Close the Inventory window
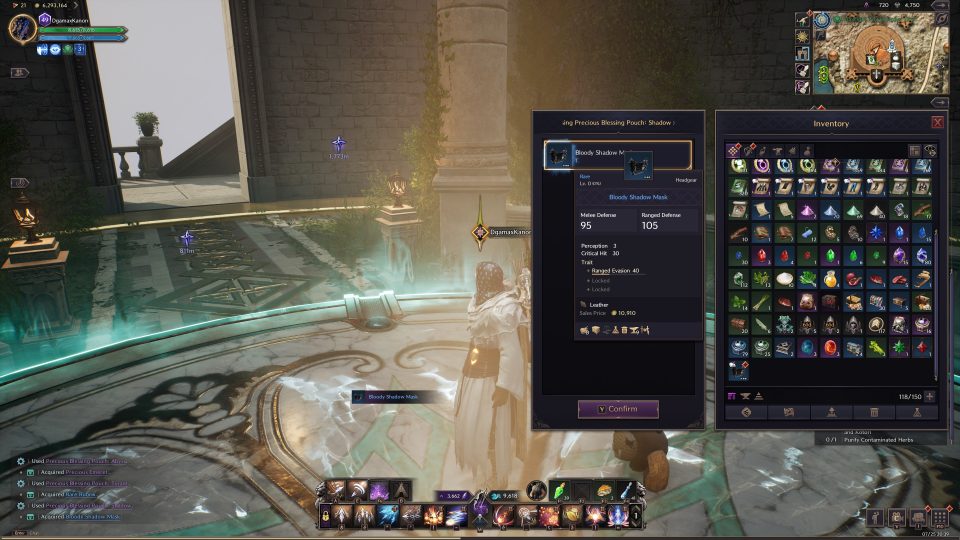 coord(937,123)
